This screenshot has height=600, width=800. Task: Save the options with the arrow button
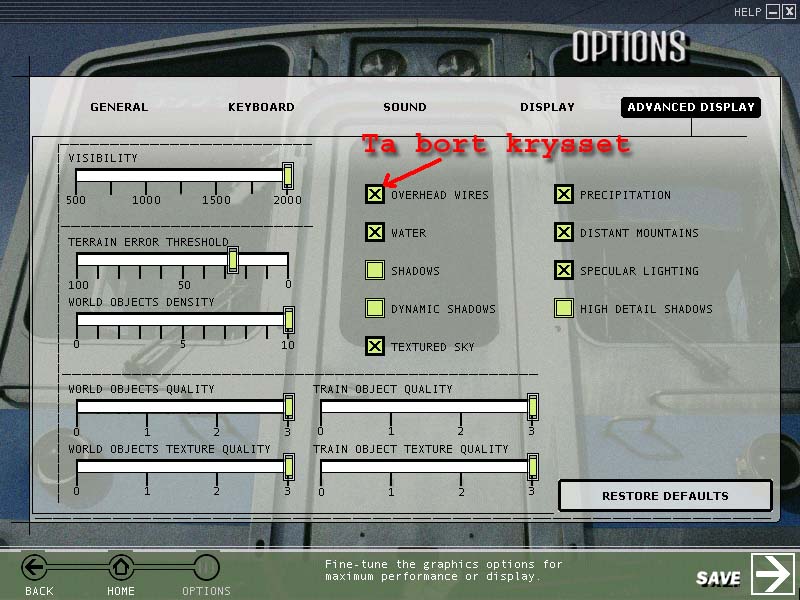point(772,574)
